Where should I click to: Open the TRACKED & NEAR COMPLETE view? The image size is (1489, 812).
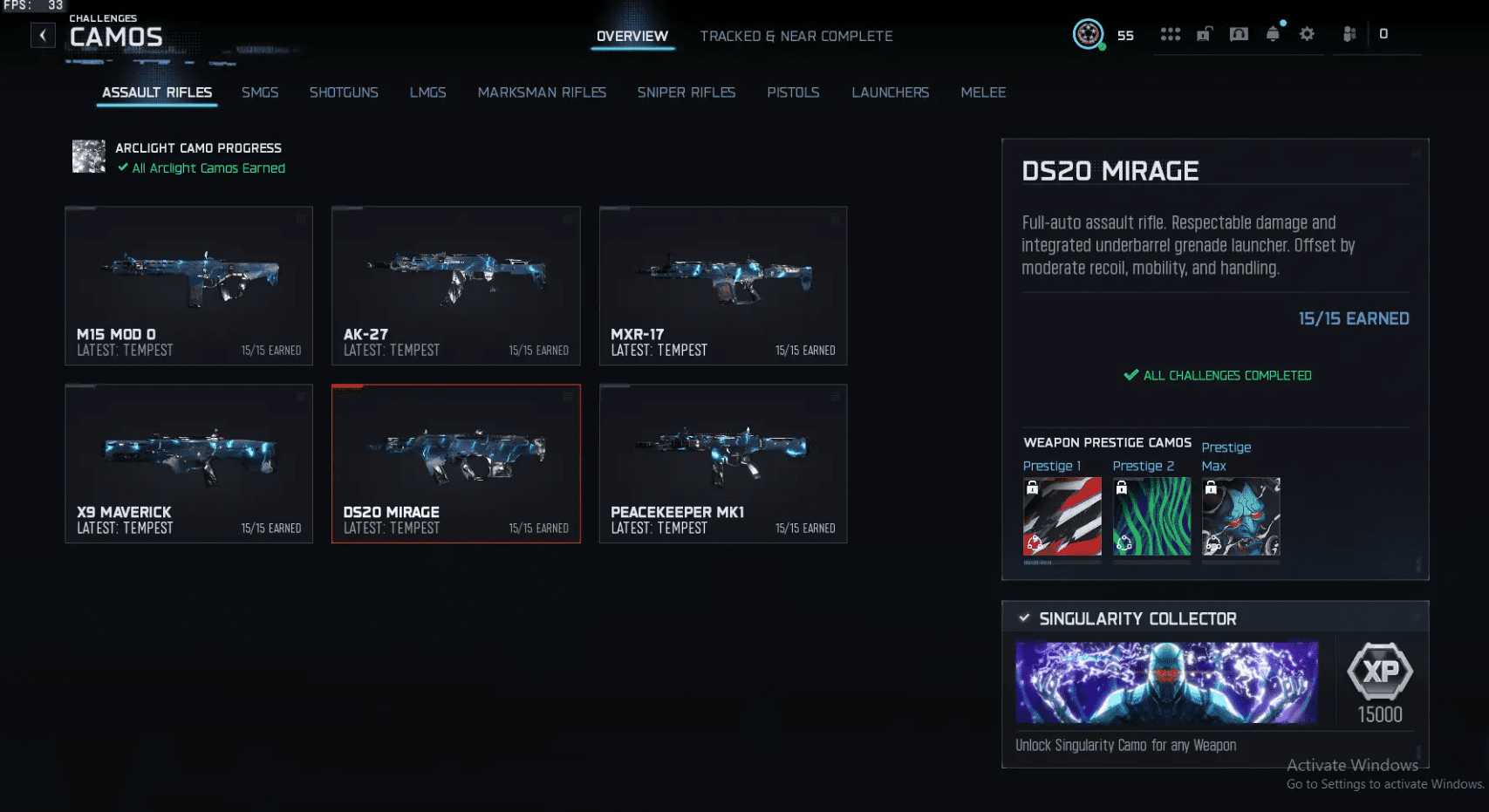(796, 36)
